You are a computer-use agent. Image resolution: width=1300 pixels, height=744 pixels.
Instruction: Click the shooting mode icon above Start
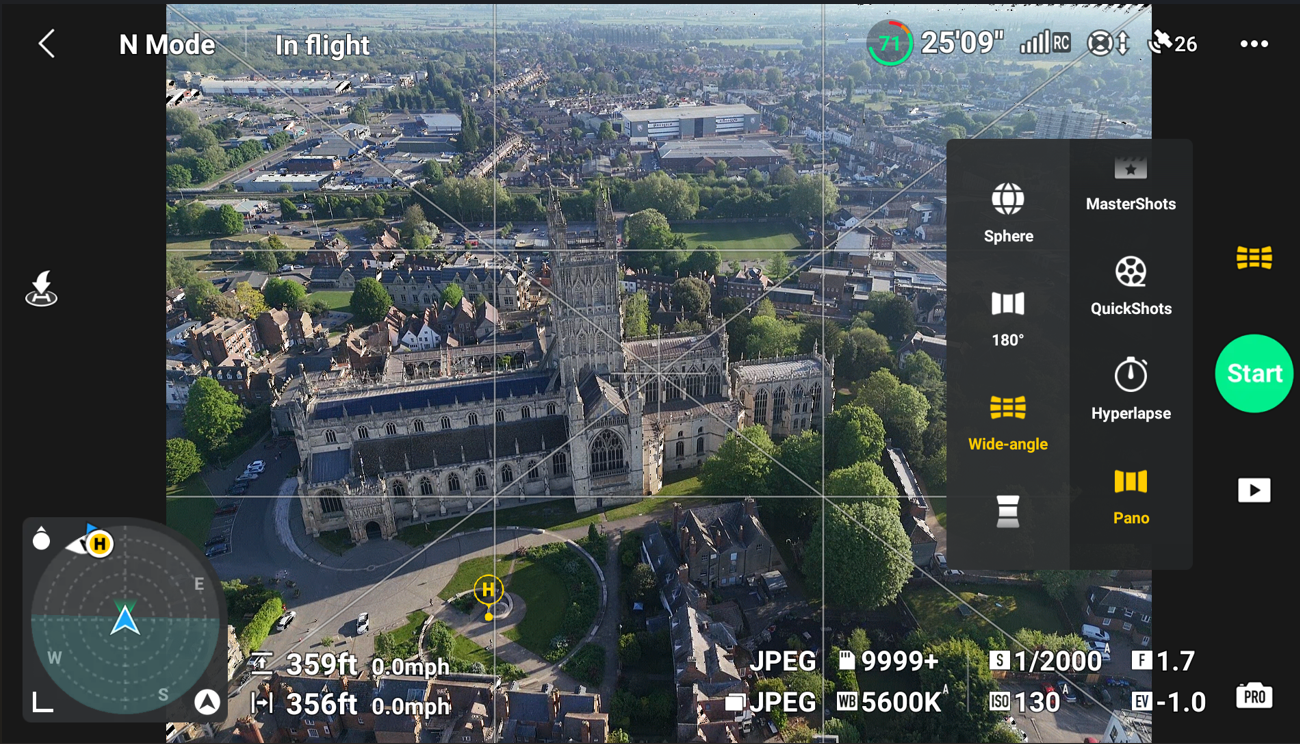[1254, 258]
